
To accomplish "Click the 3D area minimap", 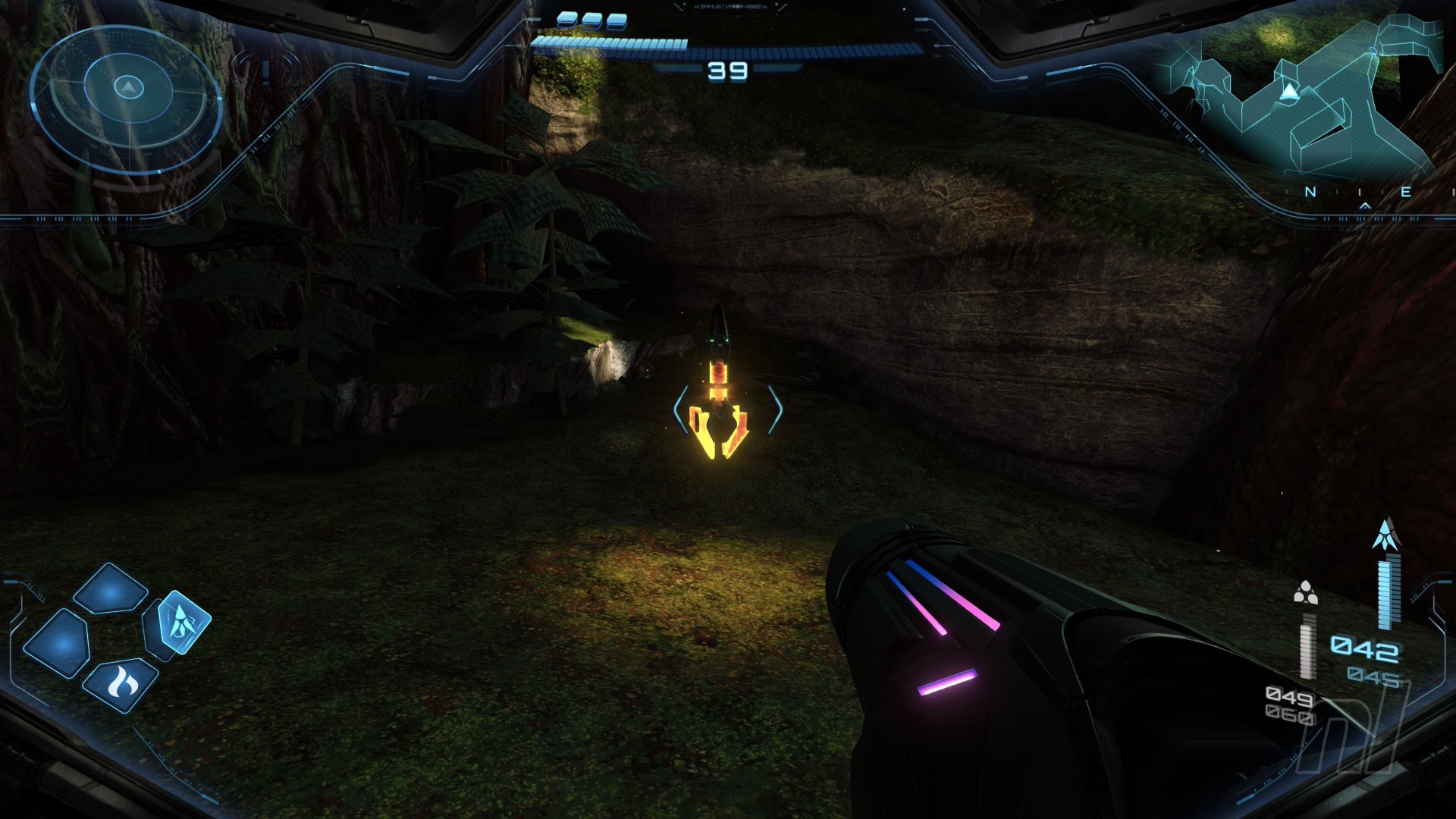I will pos(1298,99).
